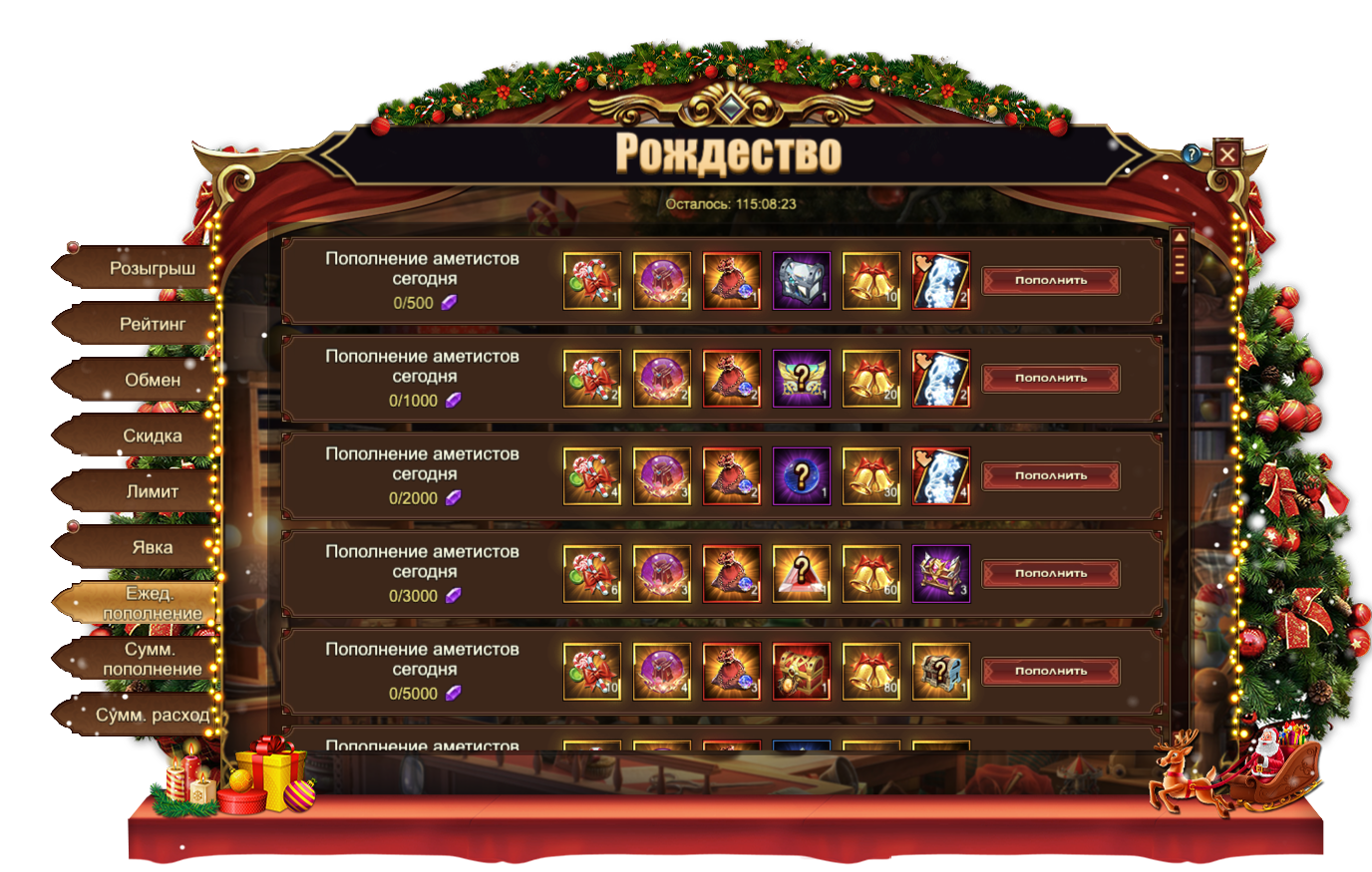
Task: Activate Пополнить for the 0/3000 tier
Action: point(1051,574)
